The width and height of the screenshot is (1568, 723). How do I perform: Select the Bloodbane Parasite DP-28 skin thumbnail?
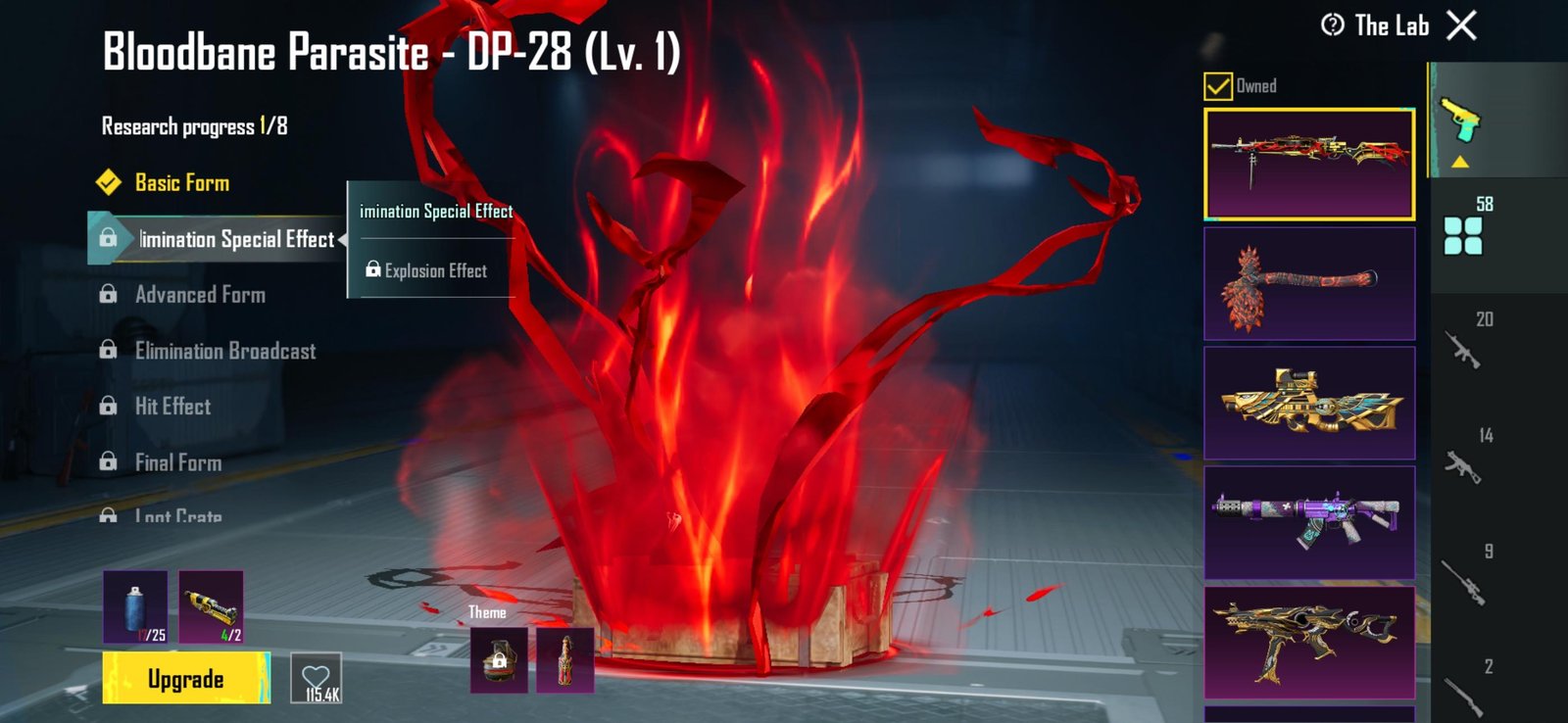pos(1309,164)
